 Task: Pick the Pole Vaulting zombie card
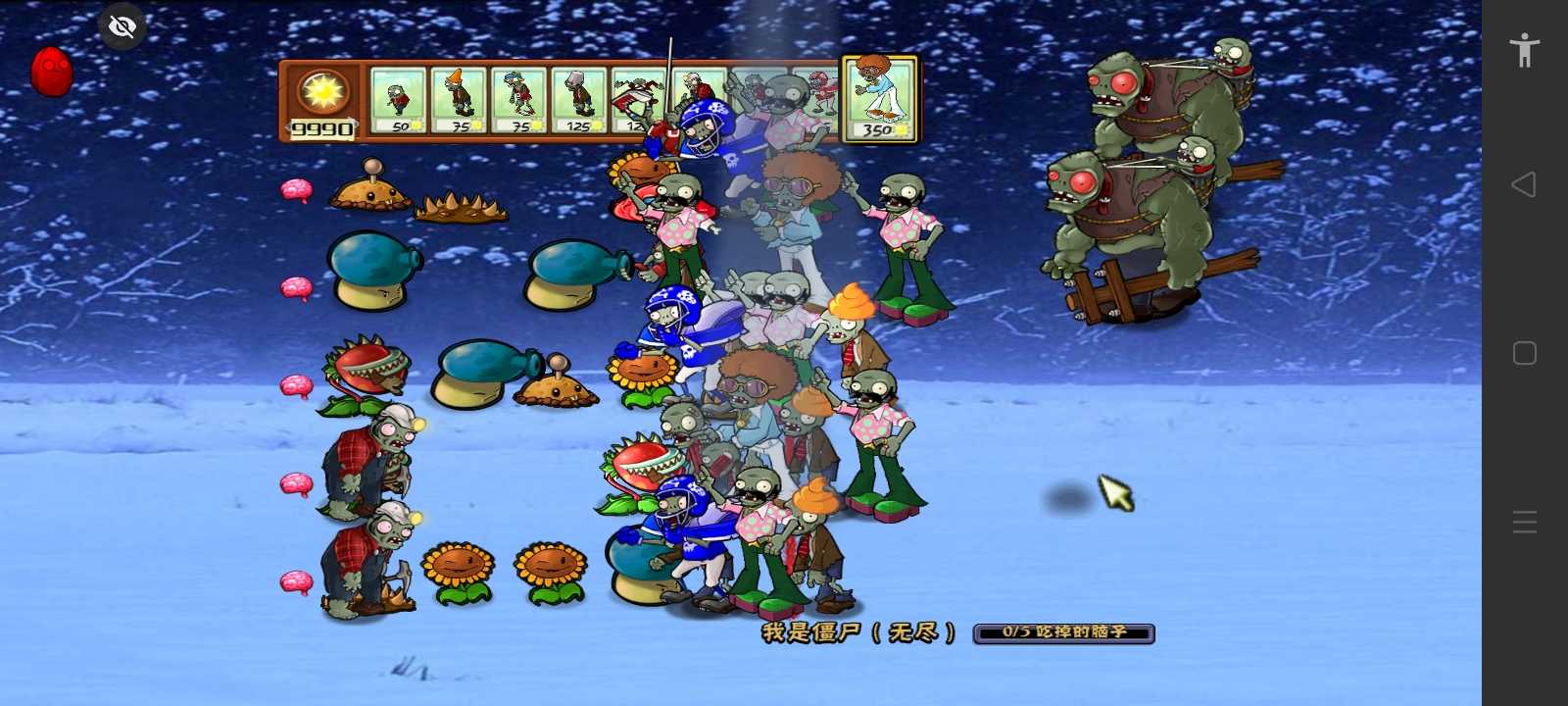point(518,100)
